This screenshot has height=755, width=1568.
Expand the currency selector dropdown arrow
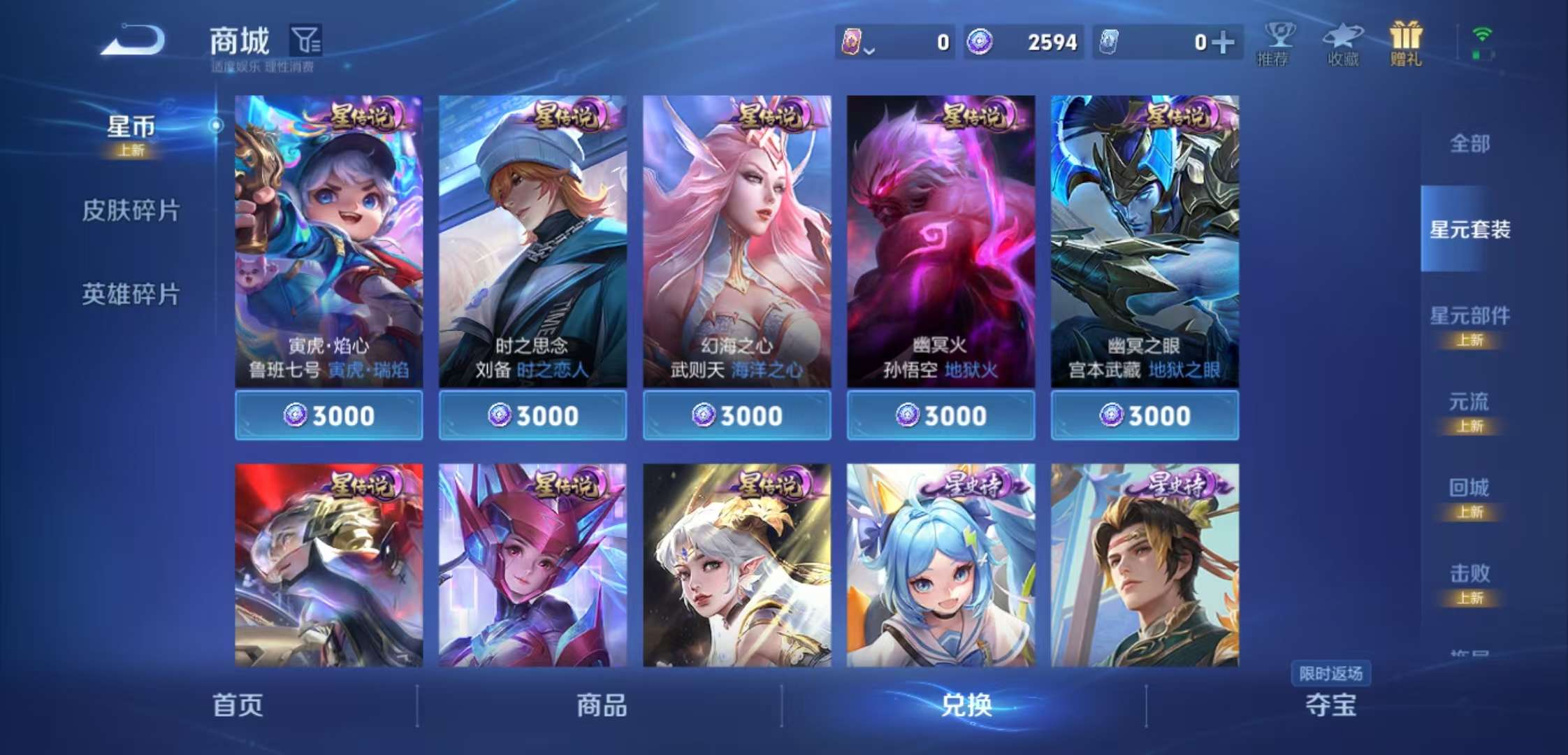(869, 50)
